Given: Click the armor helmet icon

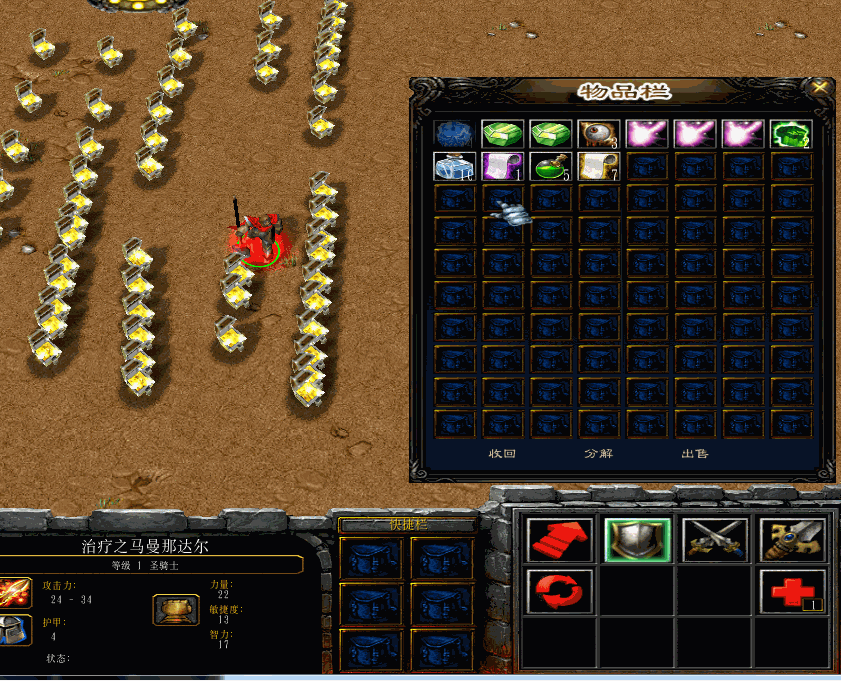Looking at the screenshot, I should click(x=14, y=630).
